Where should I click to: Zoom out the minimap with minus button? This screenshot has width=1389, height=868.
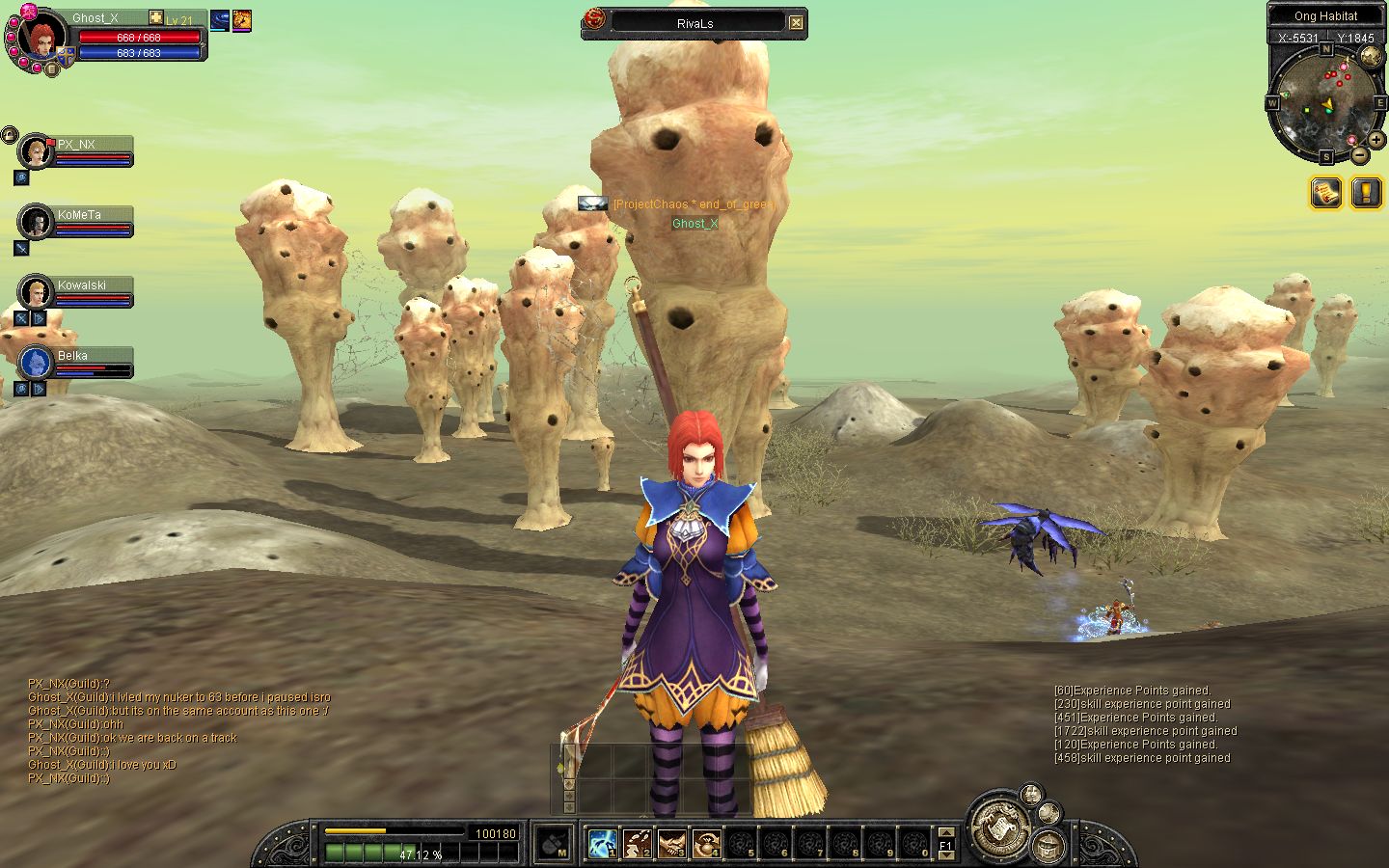(x=1359, y=154)
